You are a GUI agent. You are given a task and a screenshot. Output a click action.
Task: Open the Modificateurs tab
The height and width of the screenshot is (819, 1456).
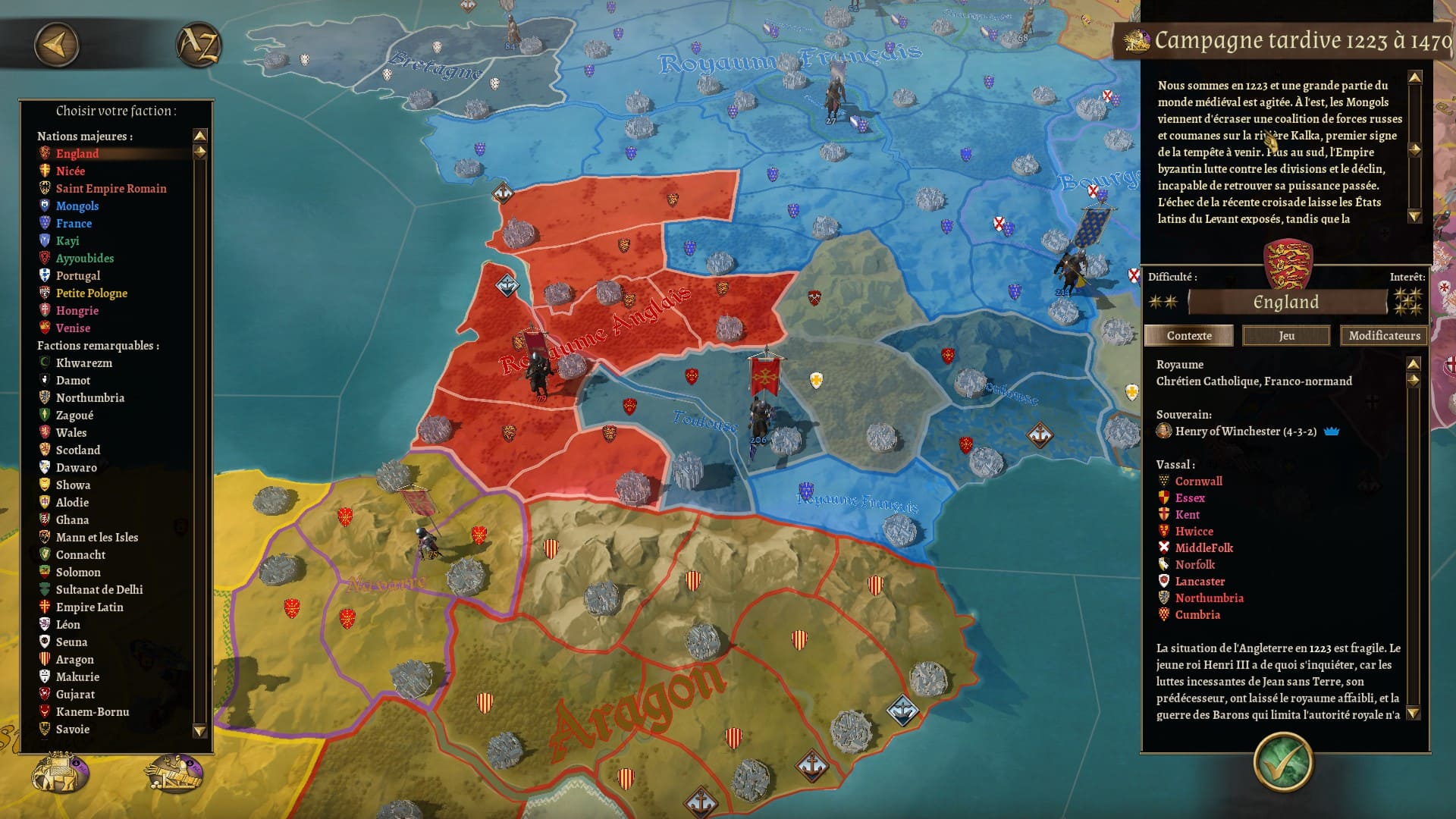(1384, 336)
